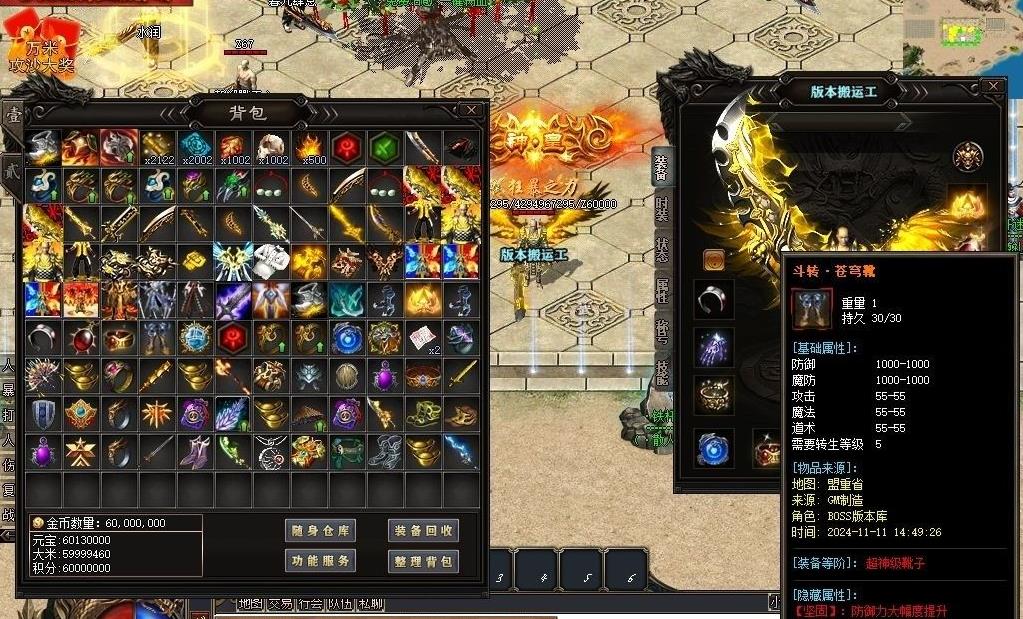Select the flame item stack x500
The image size is (1023, 619).
tap(309, 147)
